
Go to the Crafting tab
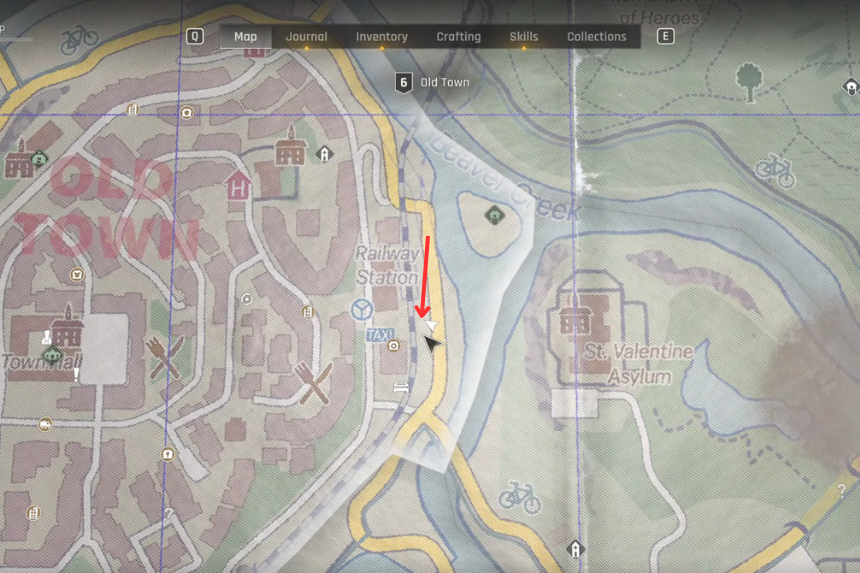pyautogui.click(x=458, y=37)
